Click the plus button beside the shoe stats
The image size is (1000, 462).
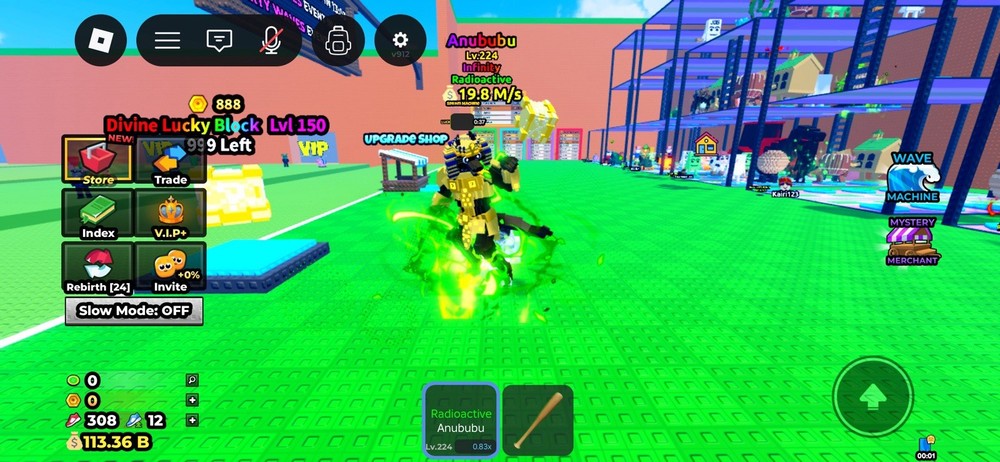click(x=192, y=420)
